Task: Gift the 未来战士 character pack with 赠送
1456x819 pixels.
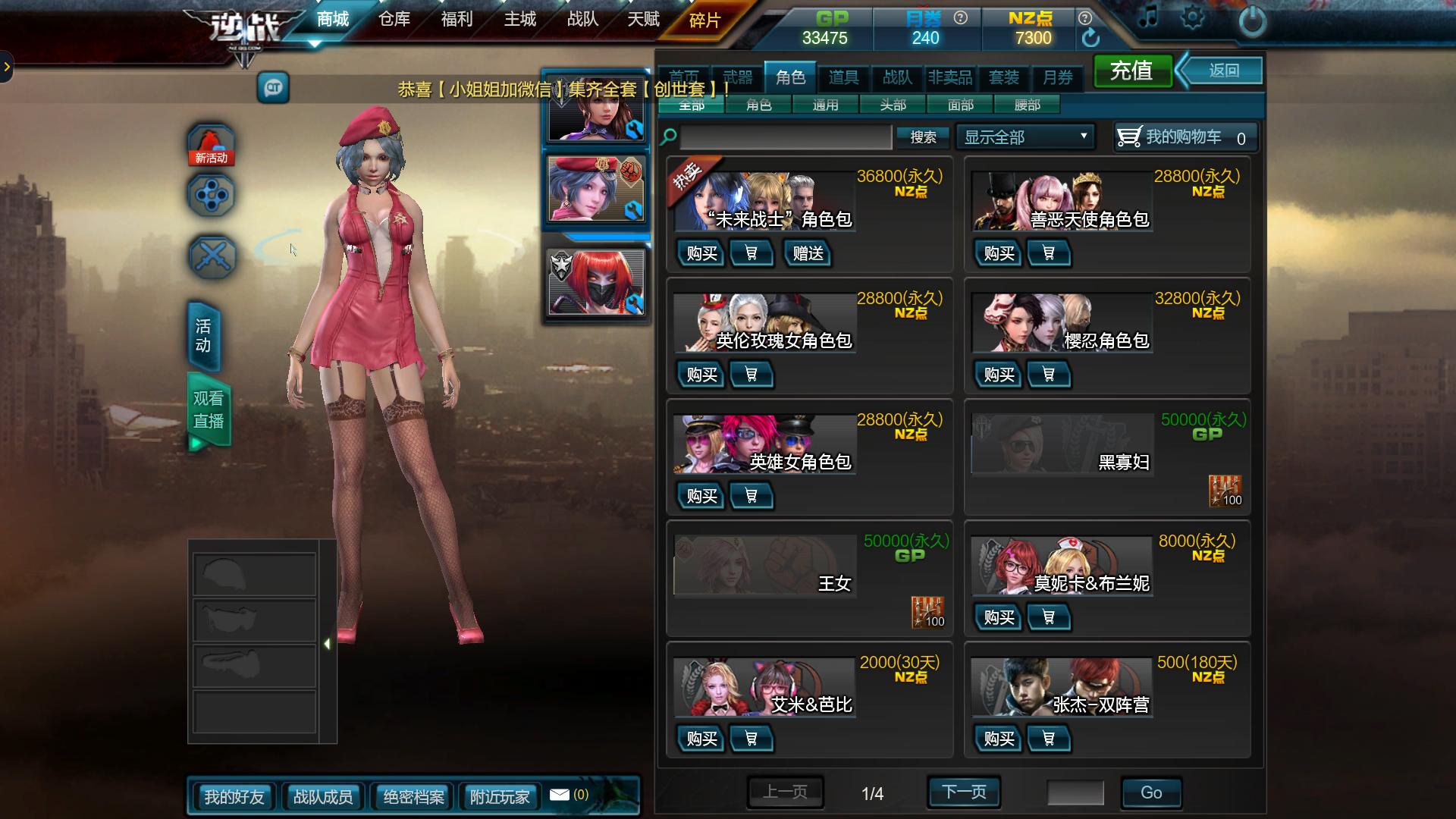Action: point(808,253)
